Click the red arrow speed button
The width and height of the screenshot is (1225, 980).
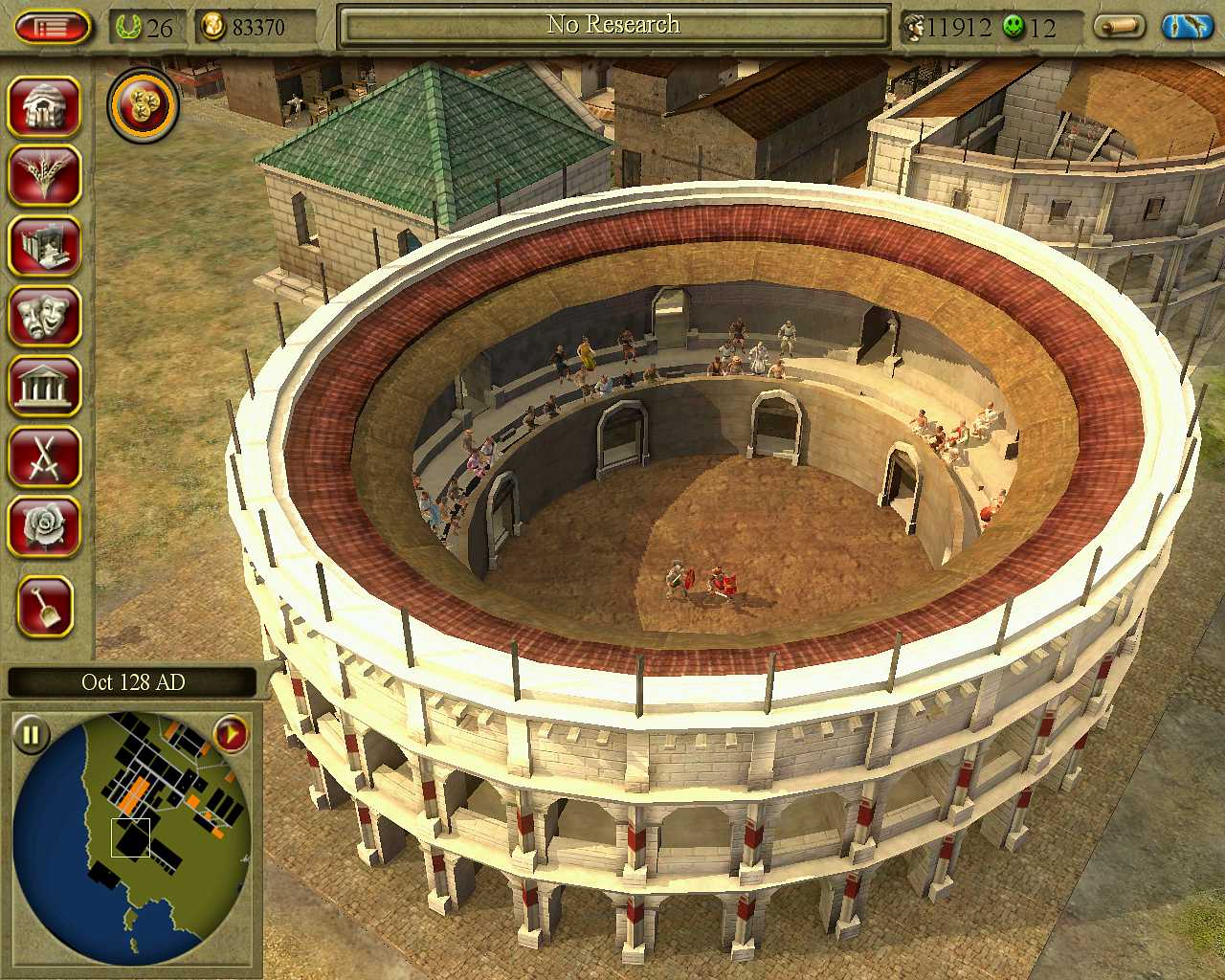coord(231,735)
